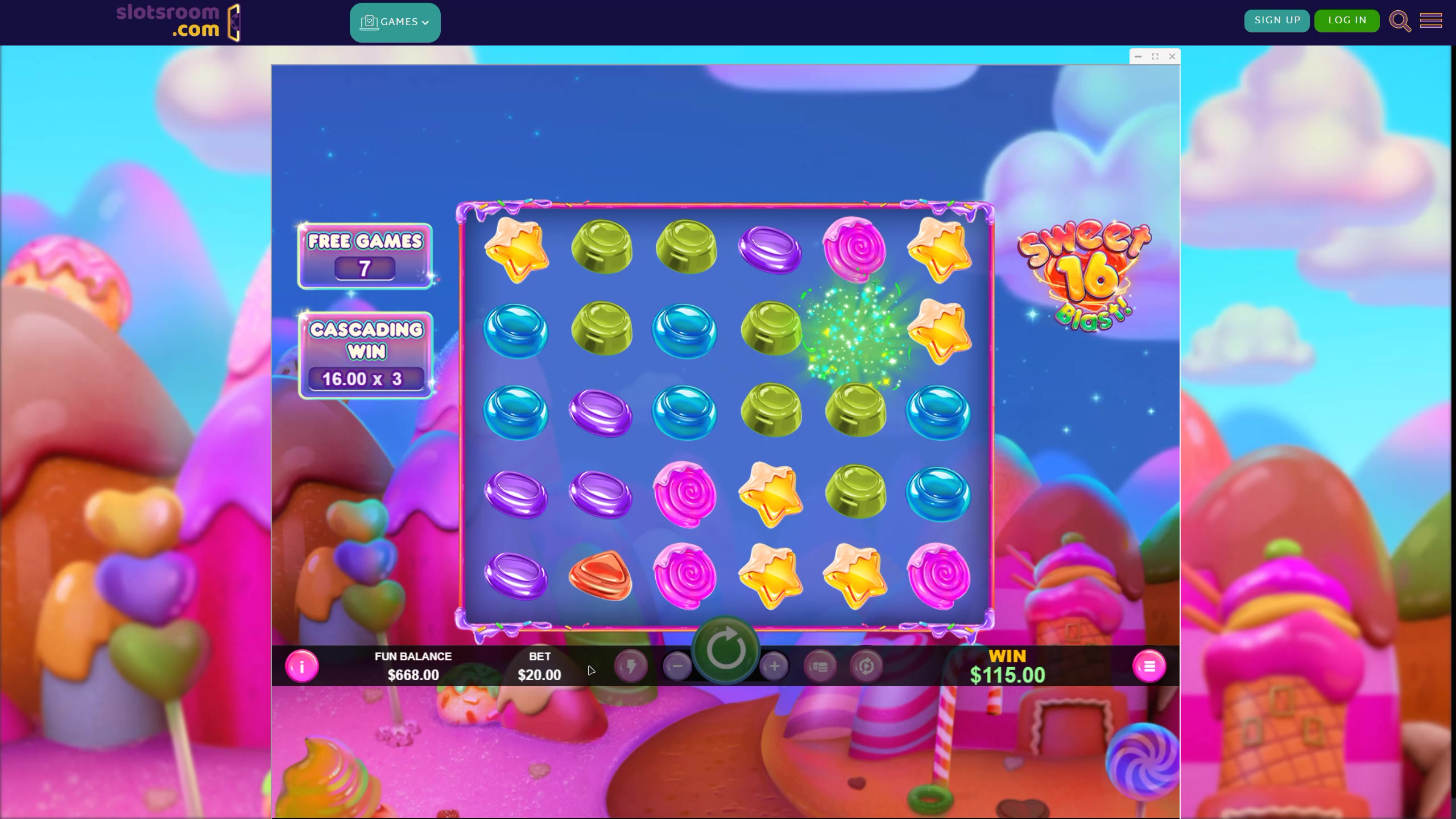Decrease the bet with the minus button
1456x819 pixels.
point(677,666)
